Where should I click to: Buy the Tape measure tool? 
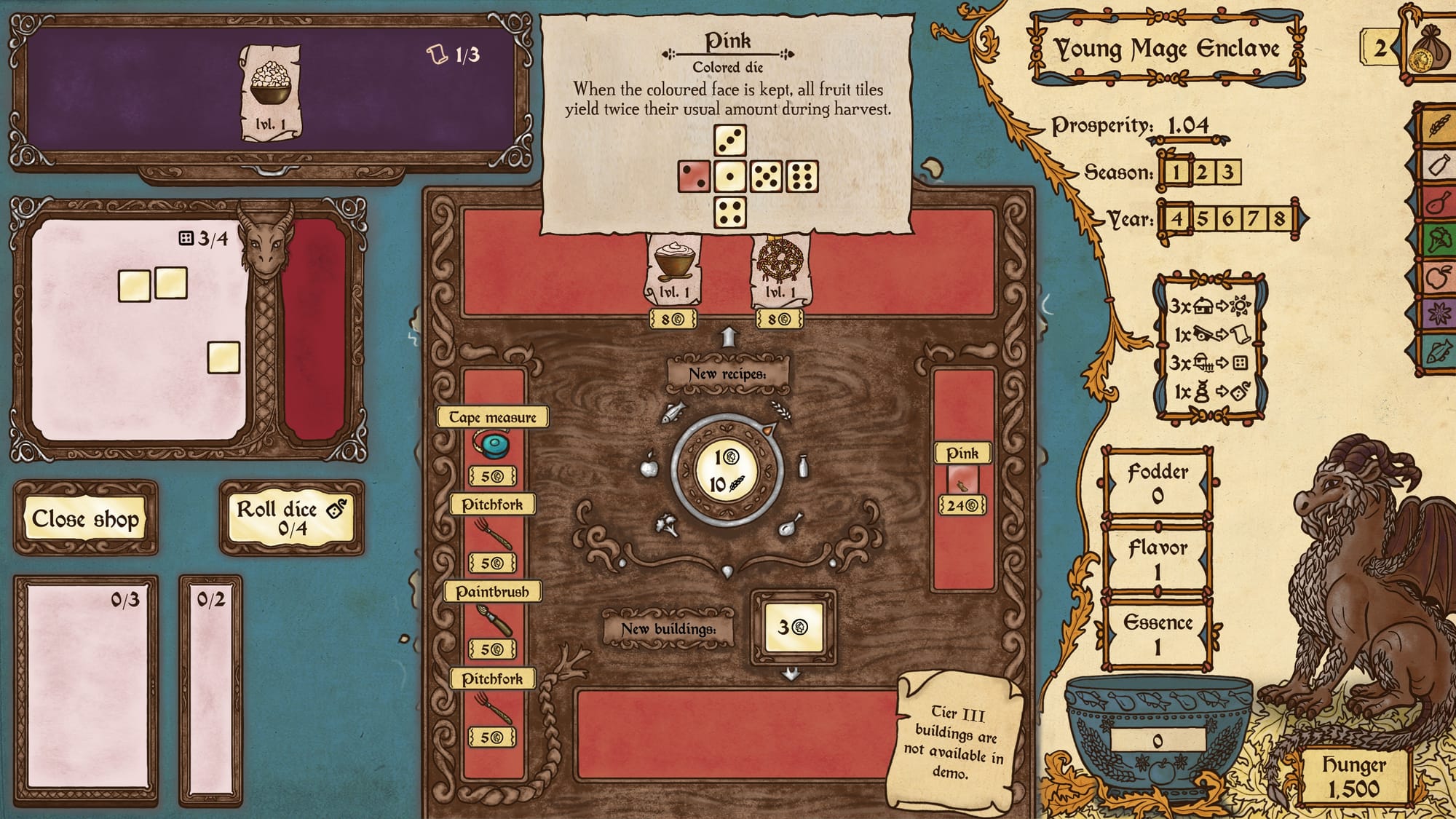click(493, 446)
